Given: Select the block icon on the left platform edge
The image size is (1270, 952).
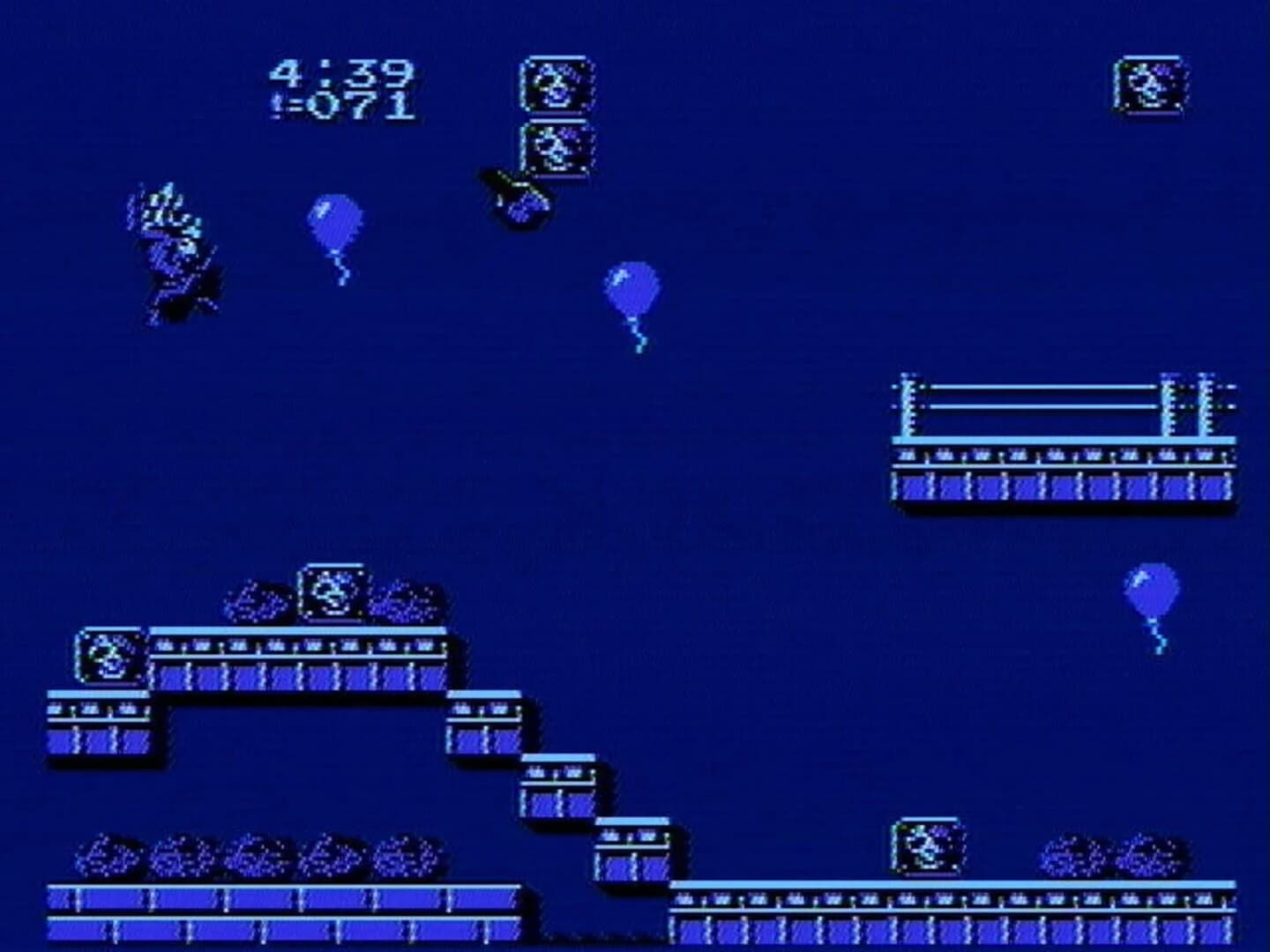Looking at the screenshot, I should tap(108, 658).
